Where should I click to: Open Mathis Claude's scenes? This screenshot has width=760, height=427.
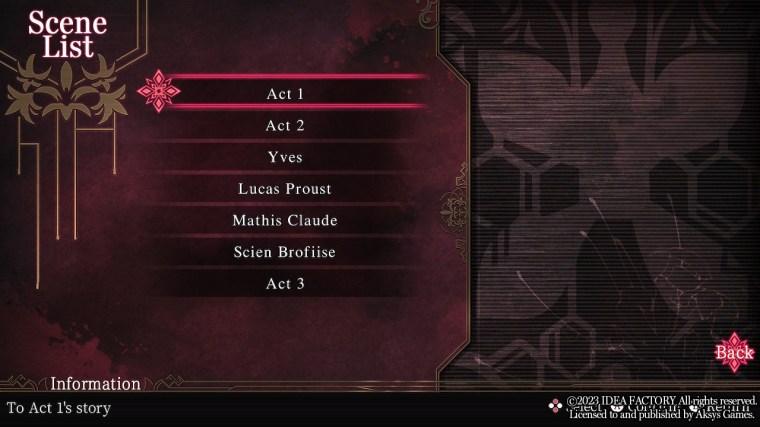[x=285, y=220]
